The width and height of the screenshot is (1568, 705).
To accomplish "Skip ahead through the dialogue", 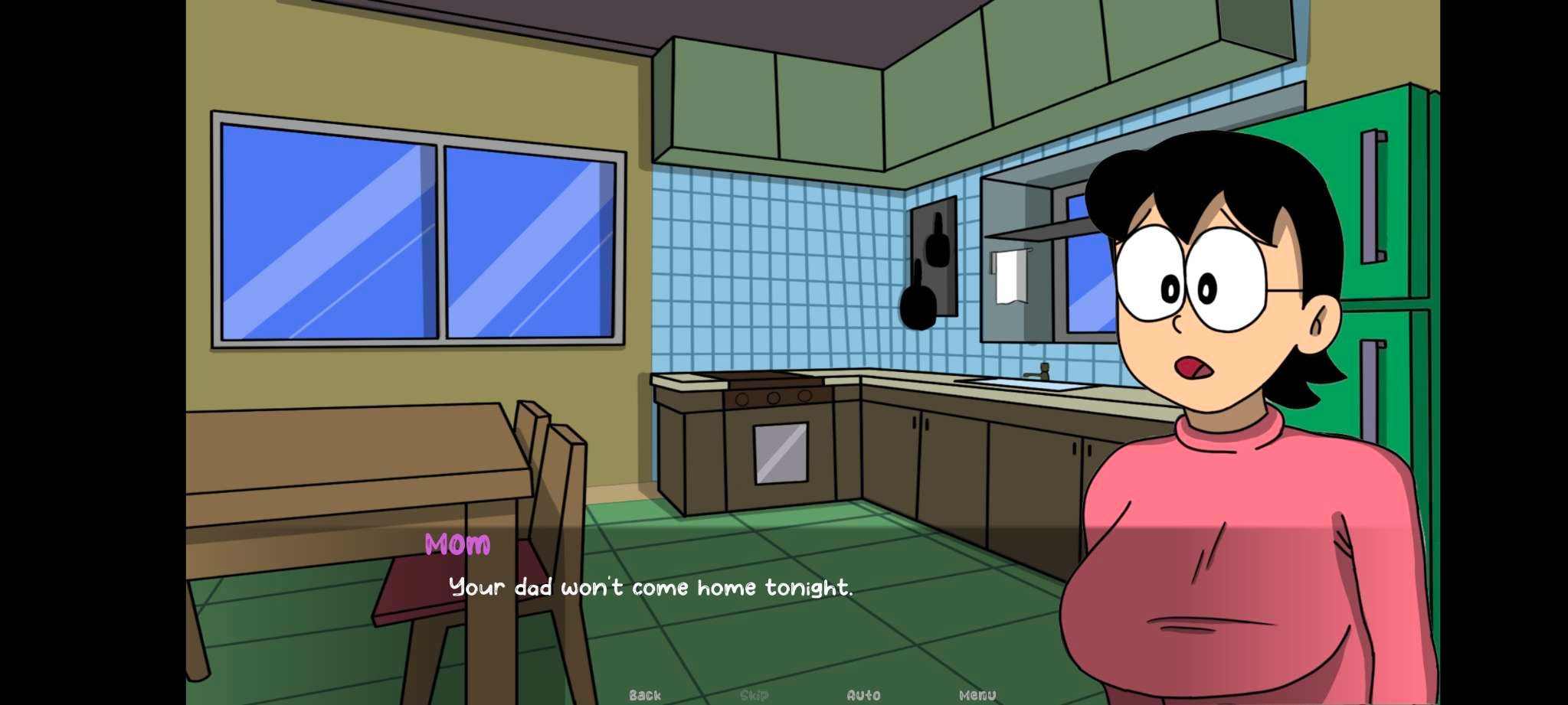I will click(754, 695).
